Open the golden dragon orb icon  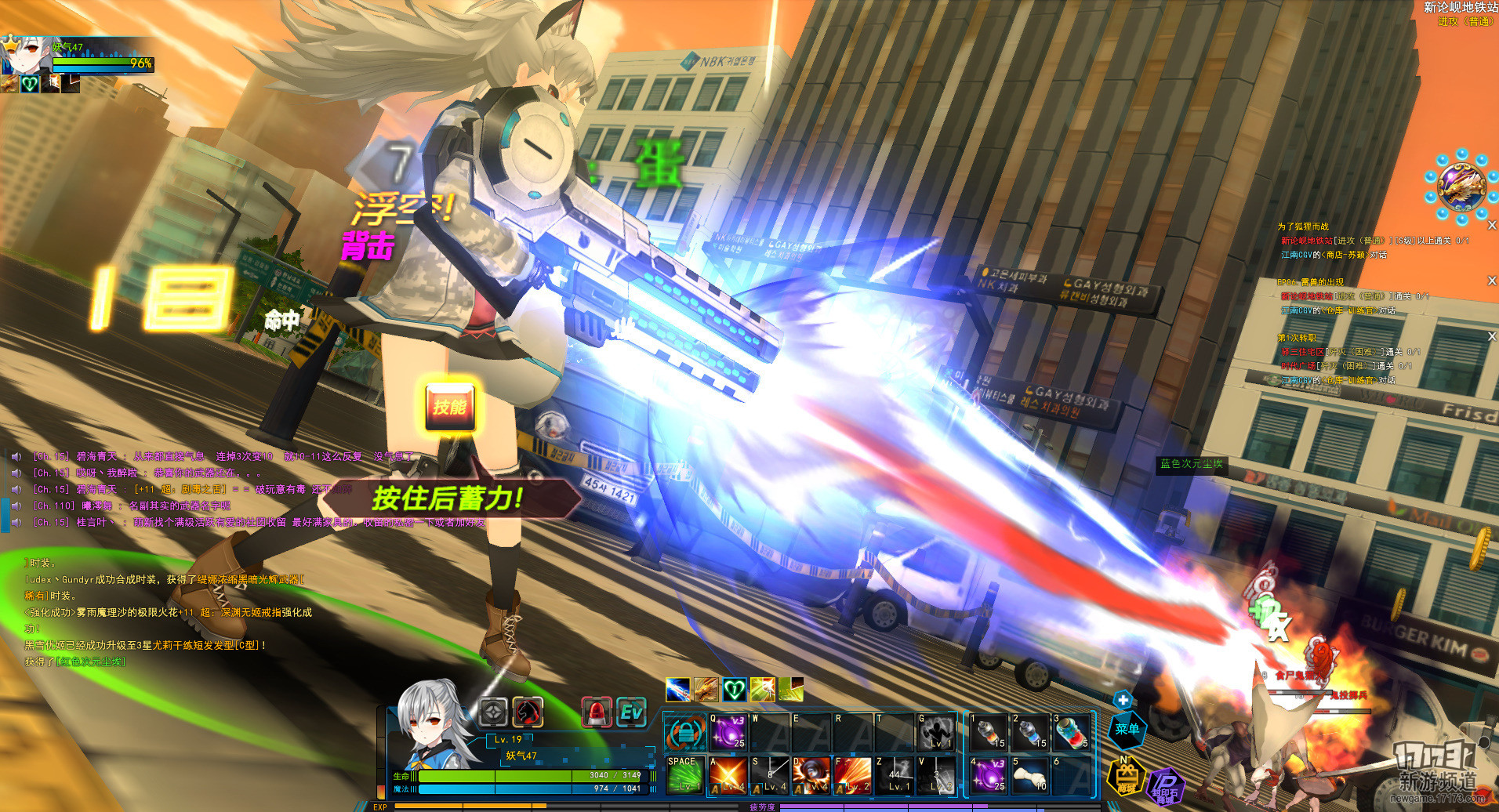click(1461, 187)
